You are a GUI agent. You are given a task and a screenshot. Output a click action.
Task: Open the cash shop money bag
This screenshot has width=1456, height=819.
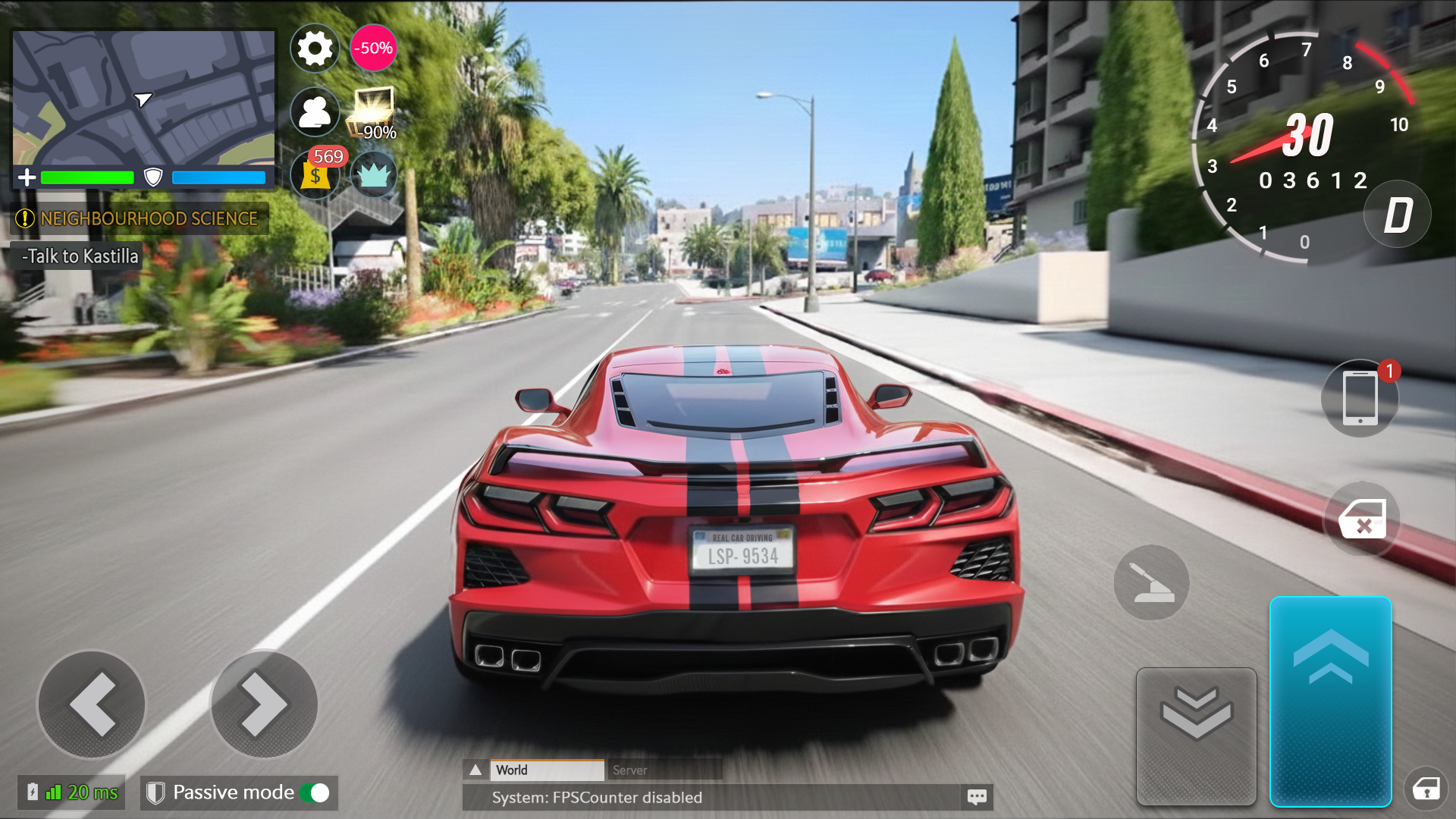[315, 175]
